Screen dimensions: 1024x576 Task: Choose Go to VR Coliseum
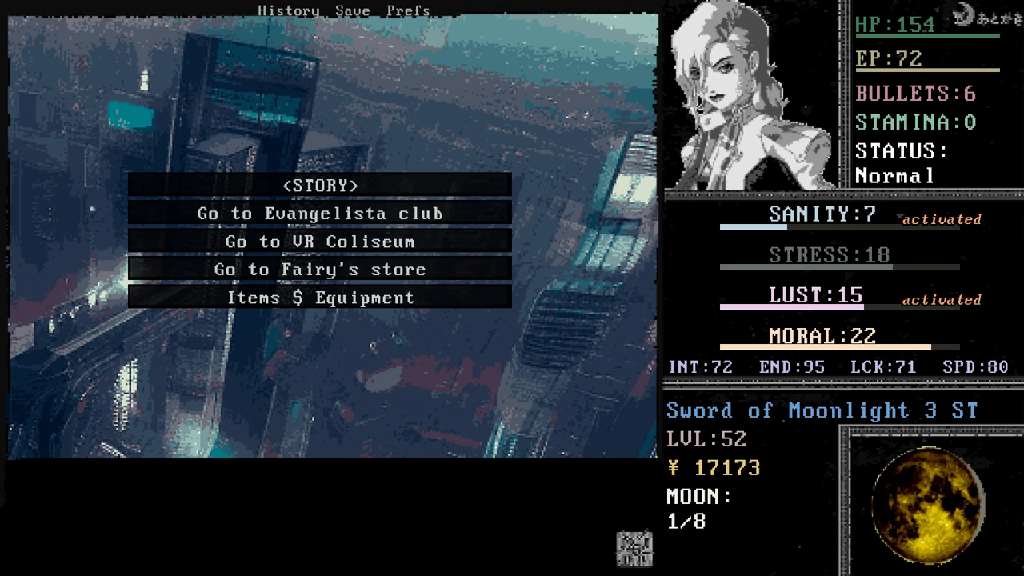point(320,241)
